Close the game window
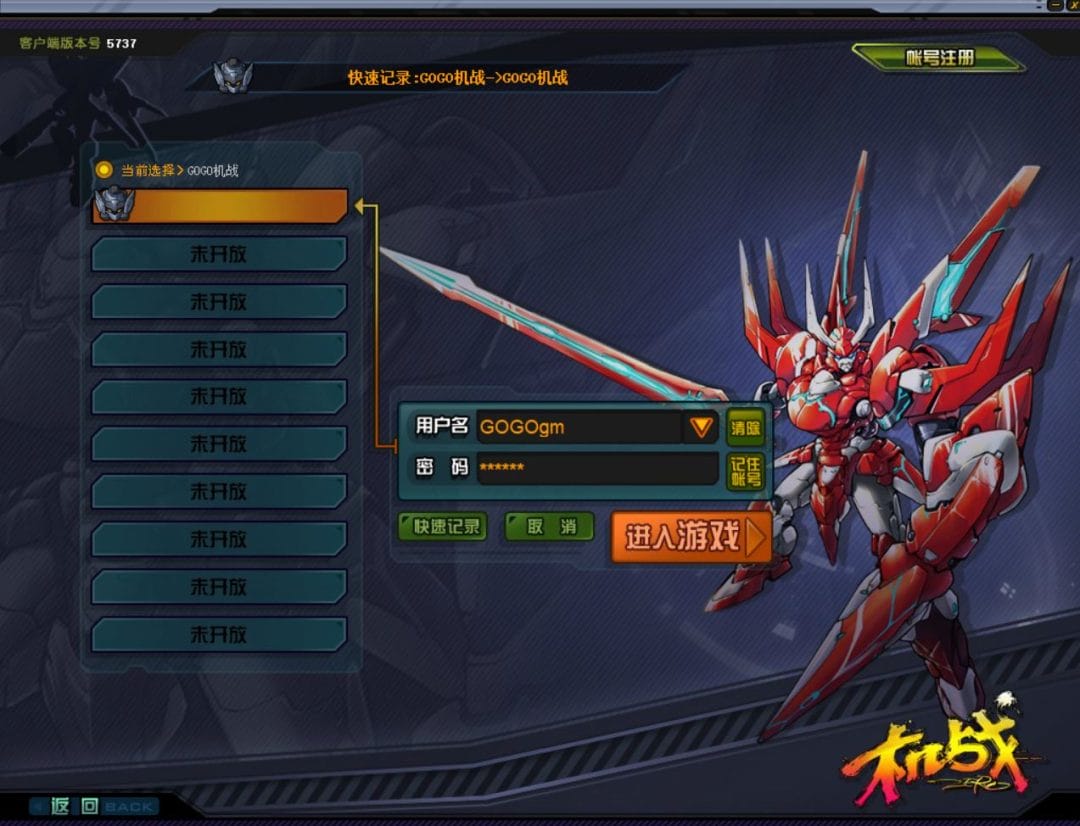Screen dimensions: 1080x826 coord(1073,5)
